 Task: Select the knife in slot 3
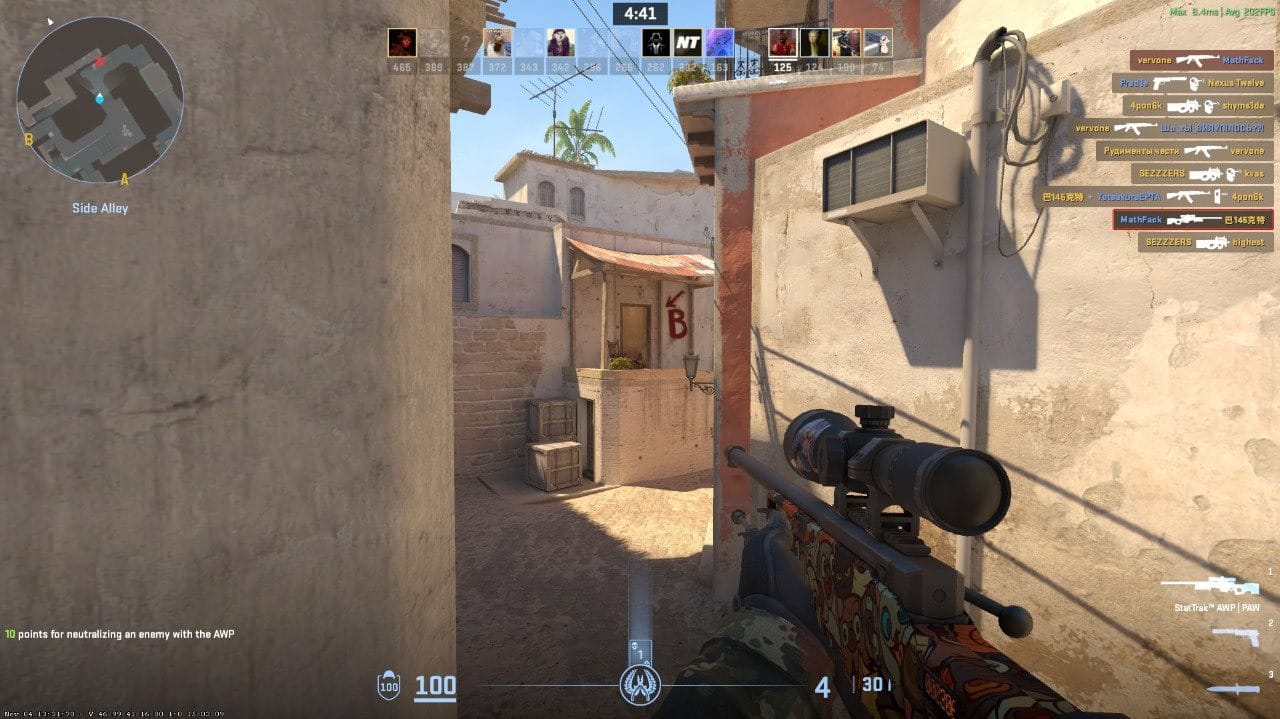click(1231, 688)
